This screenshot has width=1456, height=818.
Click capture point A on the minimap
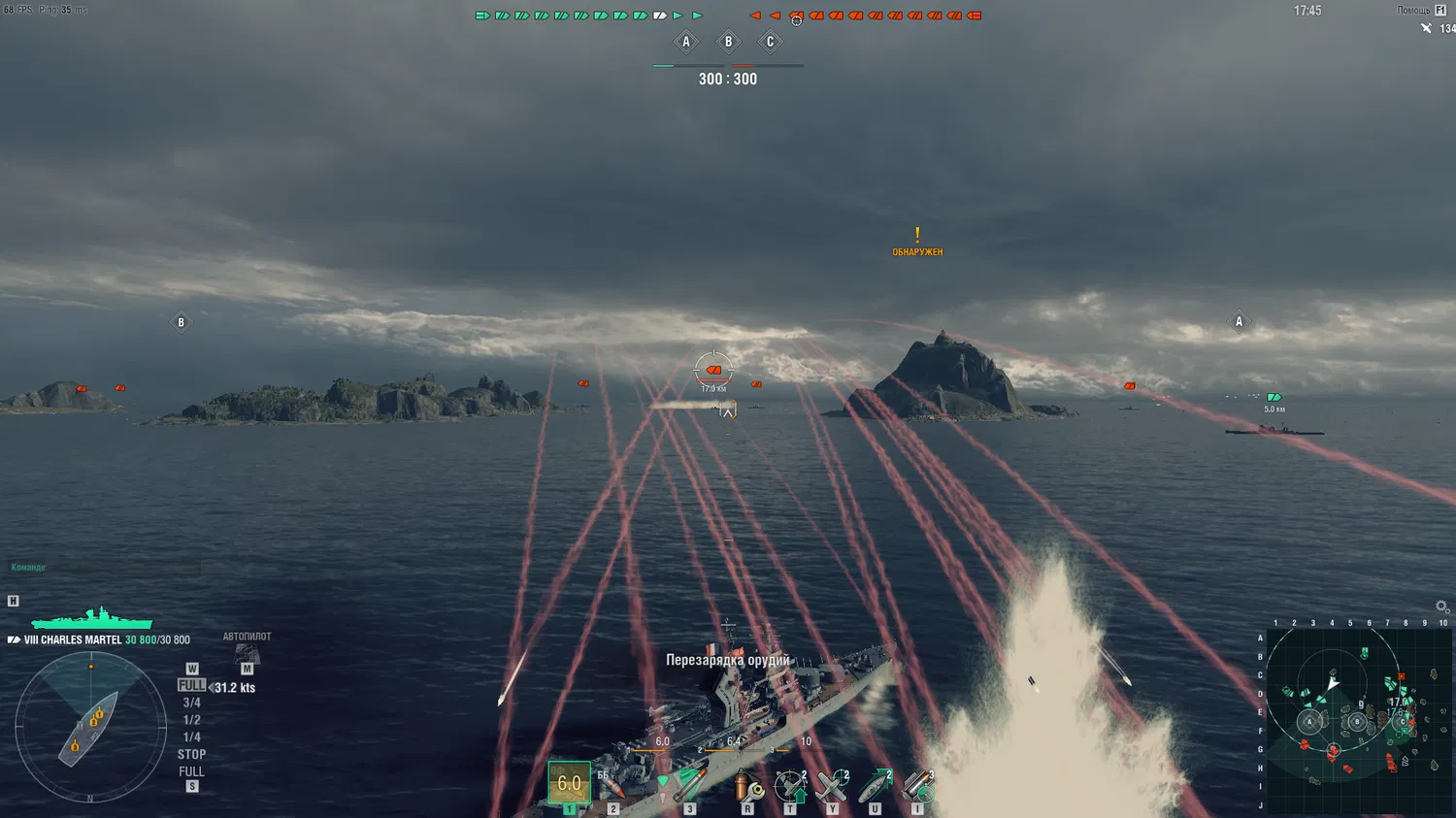(1309, 722)
